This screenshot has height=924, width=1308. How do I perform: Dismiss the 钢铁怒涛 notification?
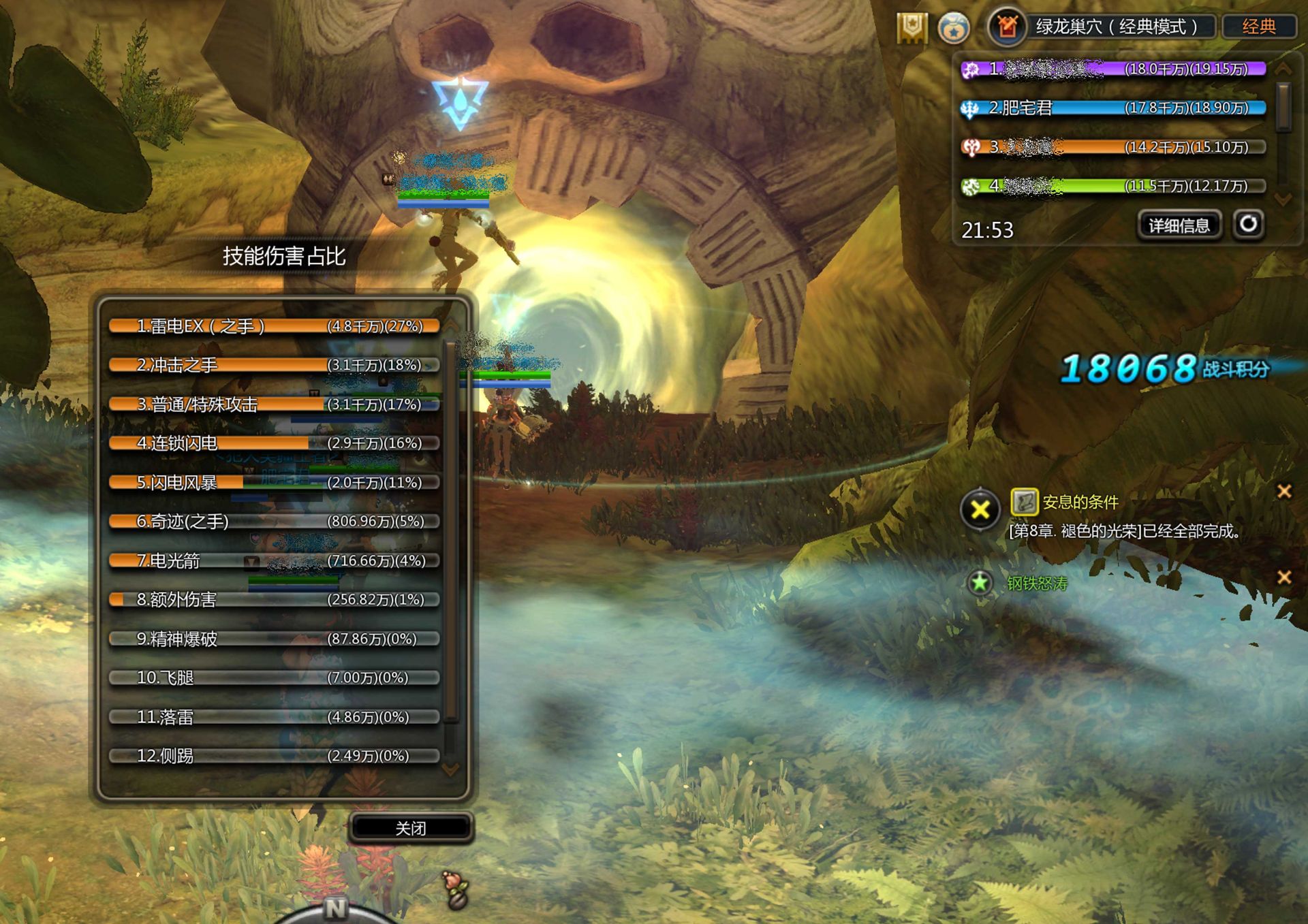pos(1284,577)
